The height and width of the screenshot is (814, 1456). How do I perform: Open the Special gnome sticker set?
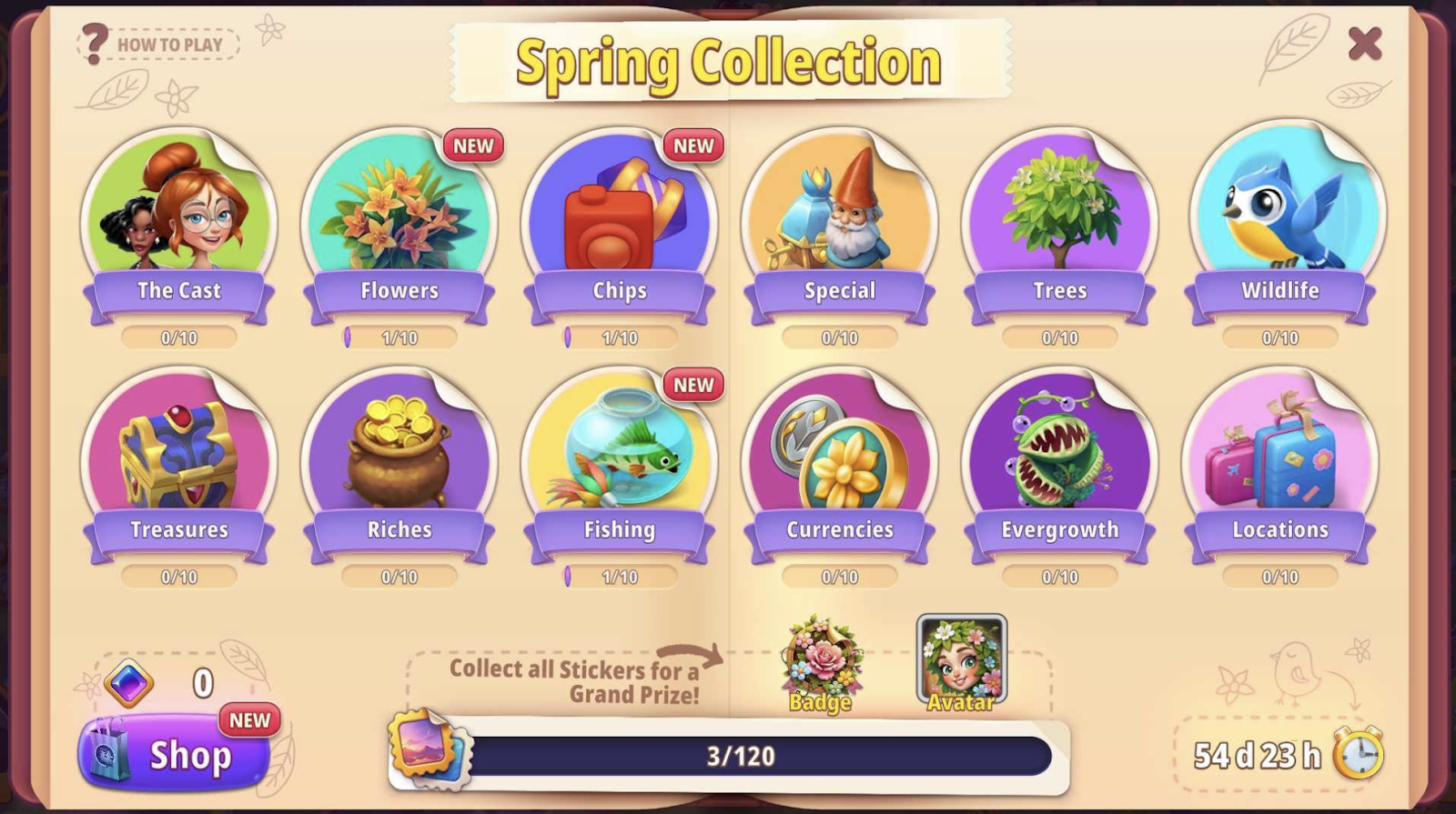tap(840, 218)
